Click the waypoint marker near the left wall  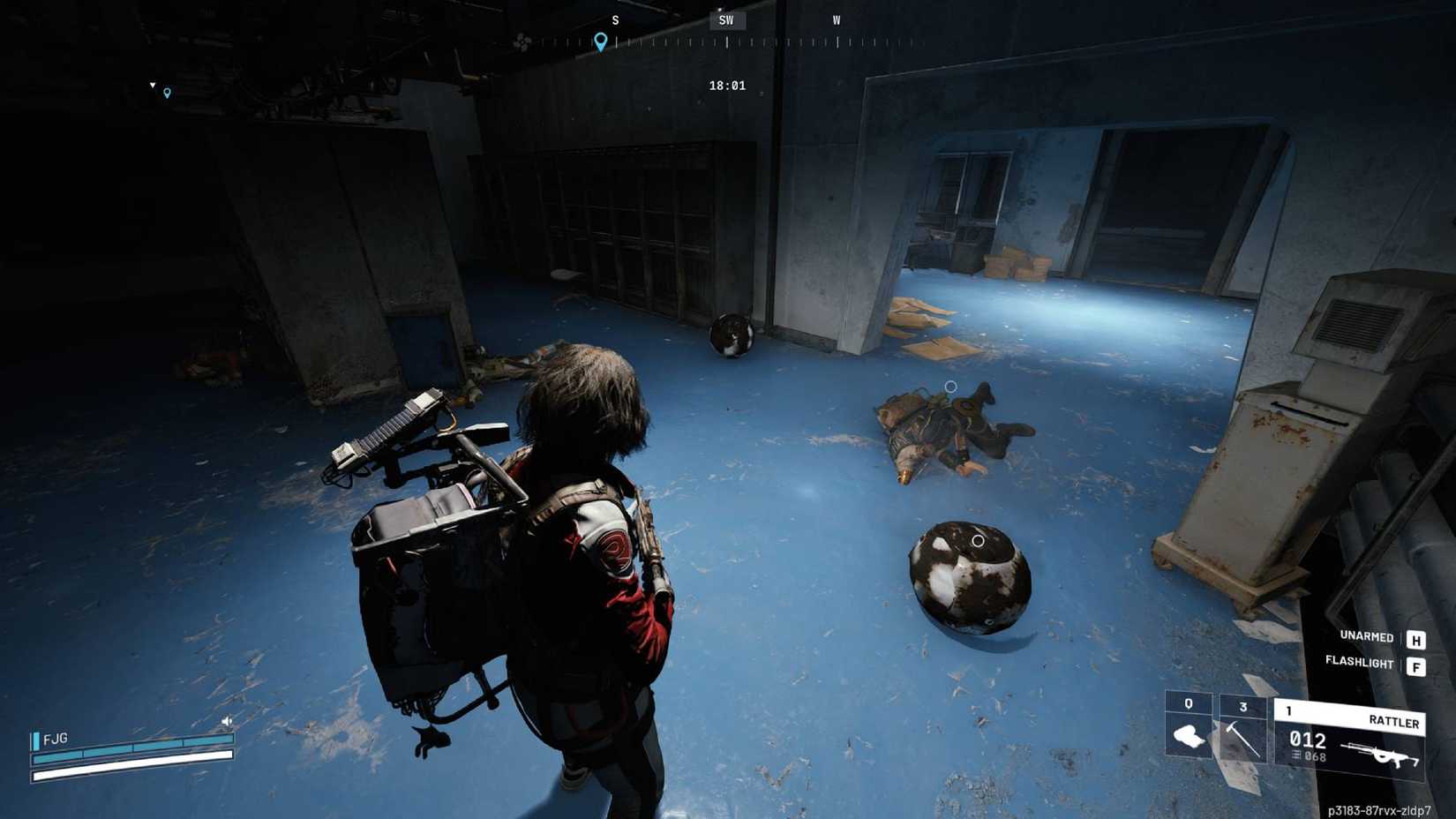click(x=166, y=90)
